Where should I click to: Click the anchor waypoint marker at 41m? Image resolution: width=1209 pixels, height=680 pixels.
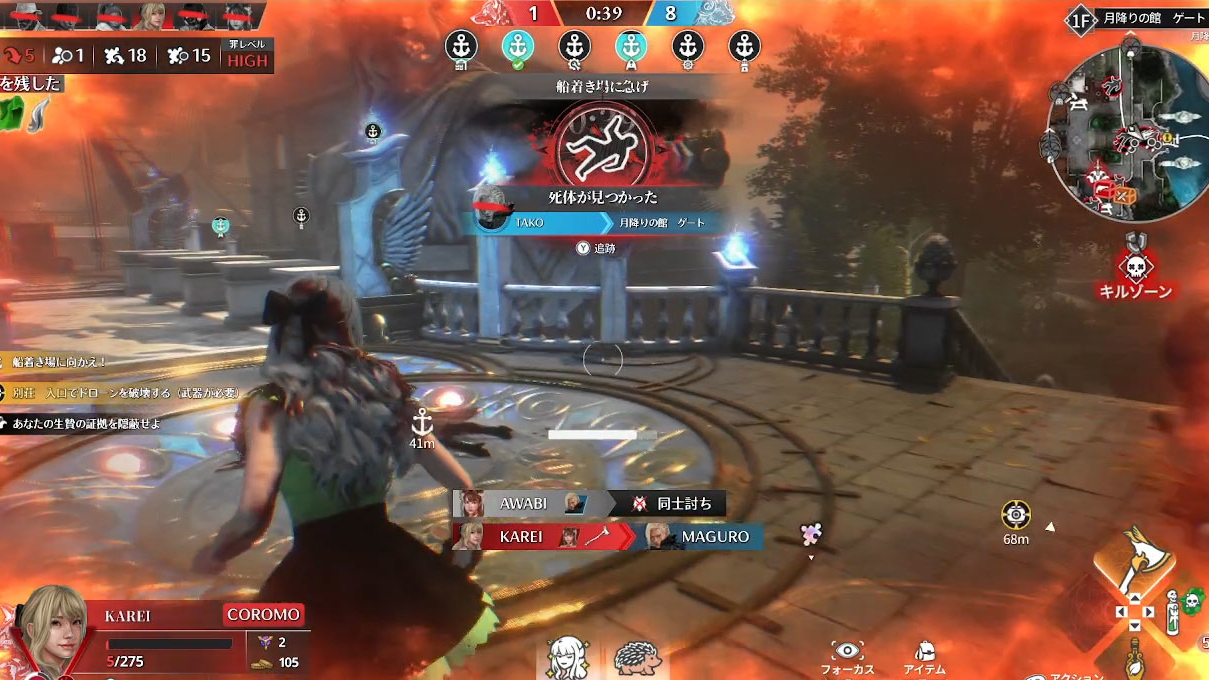pos(422,421)
